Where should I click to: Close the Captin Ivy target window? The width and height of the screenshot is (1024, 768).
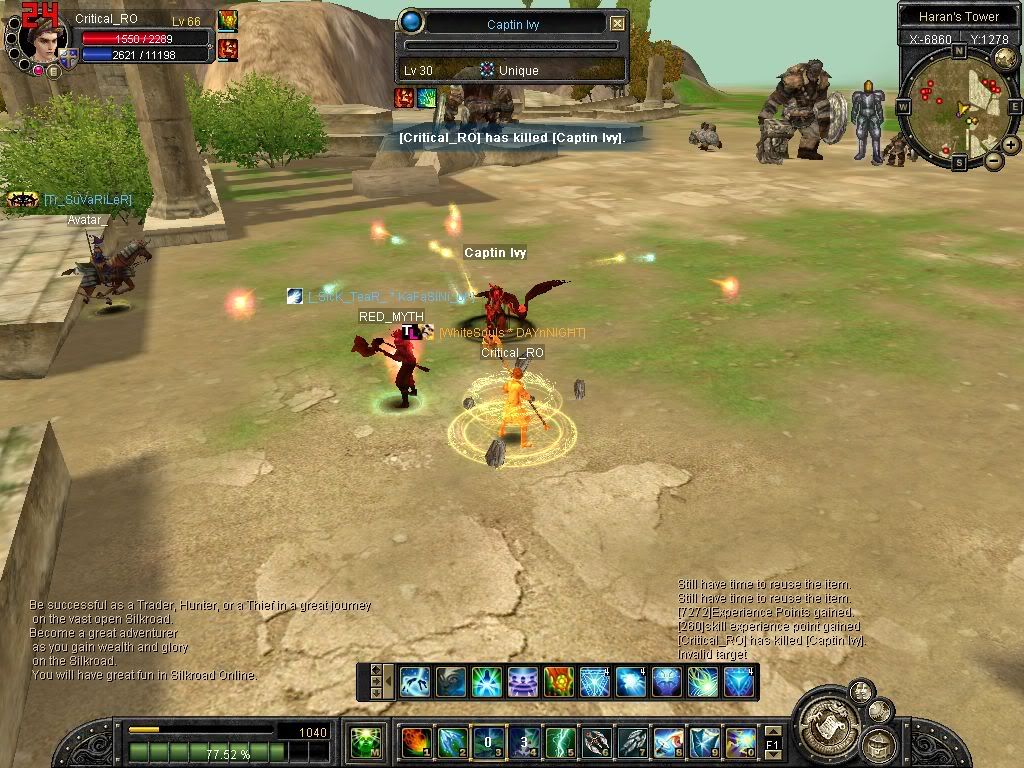(618, 24)
